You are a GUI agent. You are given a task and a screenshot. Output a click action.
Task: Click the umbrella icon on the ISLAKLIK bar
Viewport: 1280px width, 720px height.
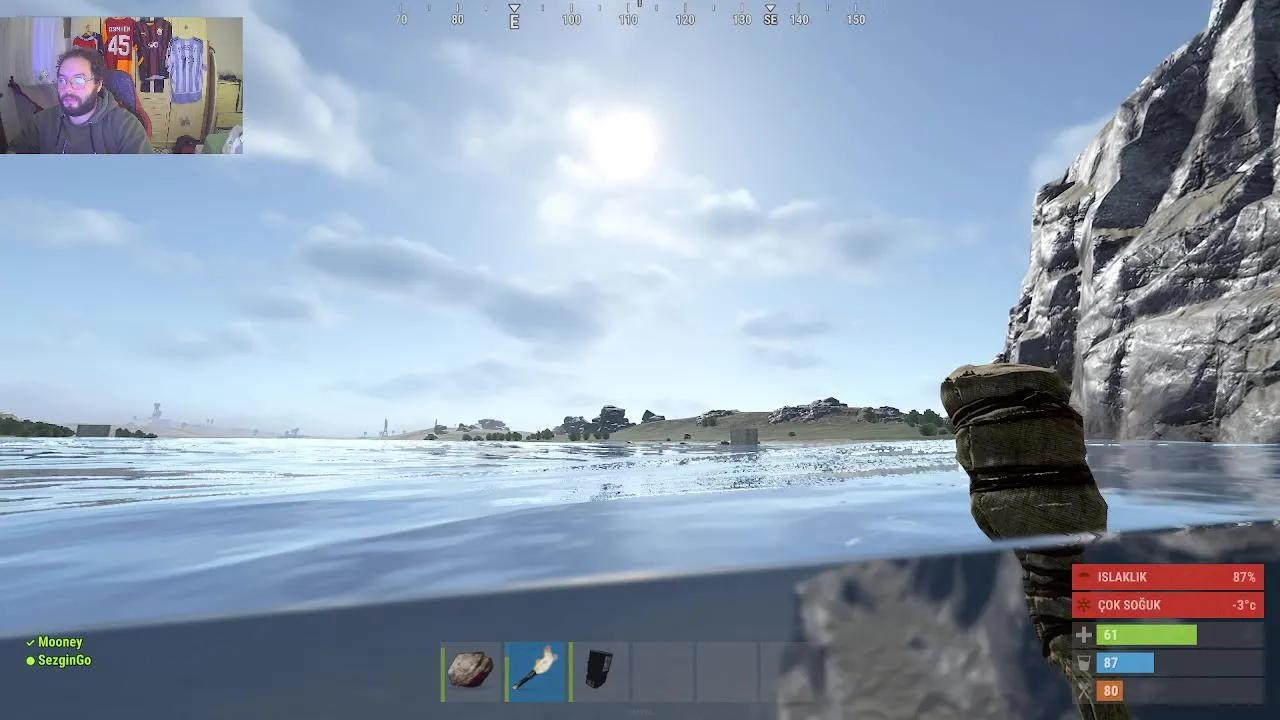[1084, 576]
